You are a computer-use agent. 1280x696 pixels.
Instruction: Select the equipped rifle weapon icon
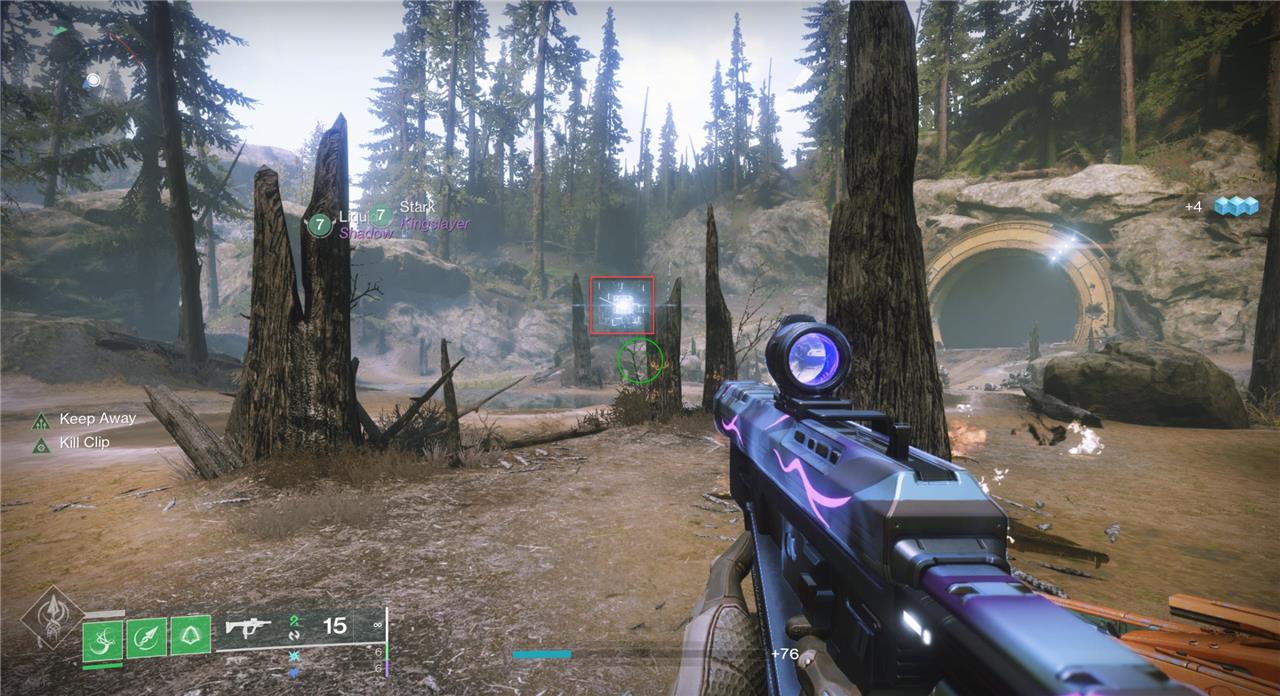[248, 627]
